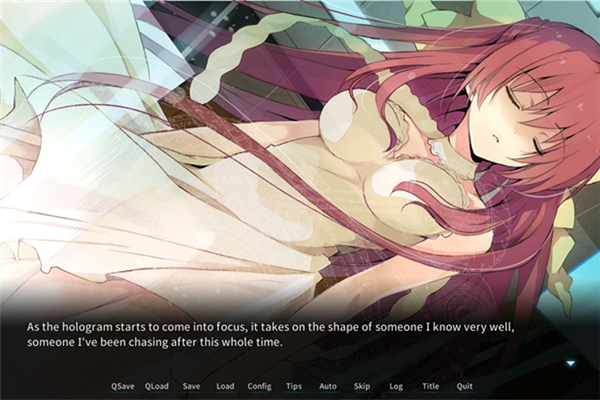The height and width of the screenshot is (400, 600).
Task: Select Quit to exit the game
Action: click(464, 386)
